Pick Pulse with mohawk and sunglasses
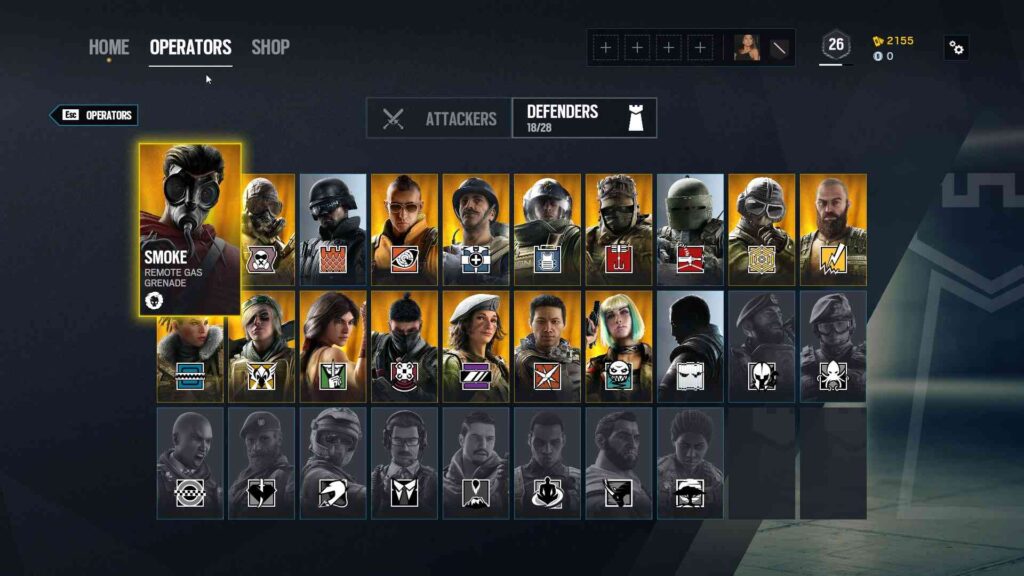 point(404,230)
